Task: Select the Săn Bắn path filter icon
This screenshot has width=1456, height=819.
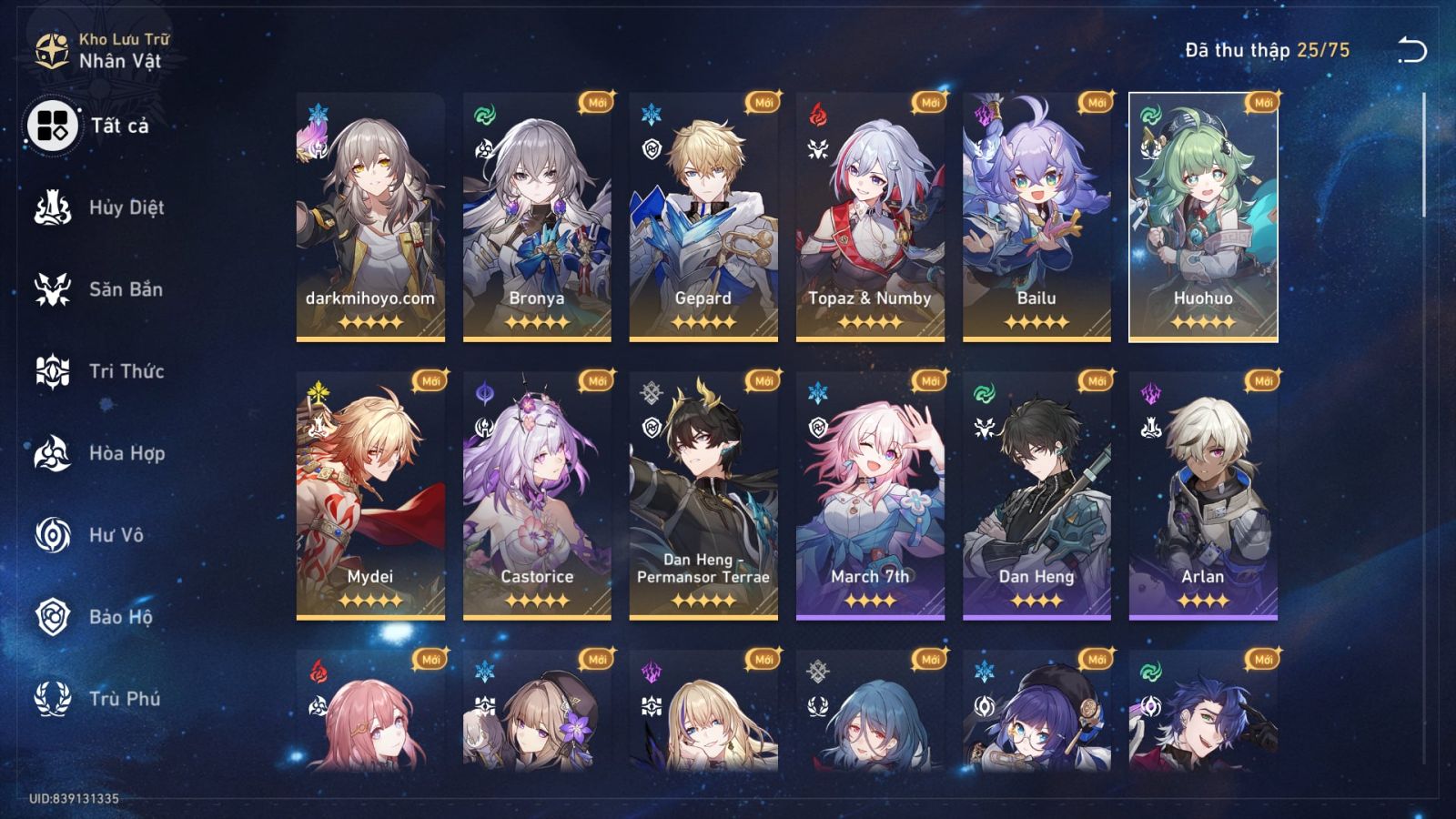Action: pos(52,289)
